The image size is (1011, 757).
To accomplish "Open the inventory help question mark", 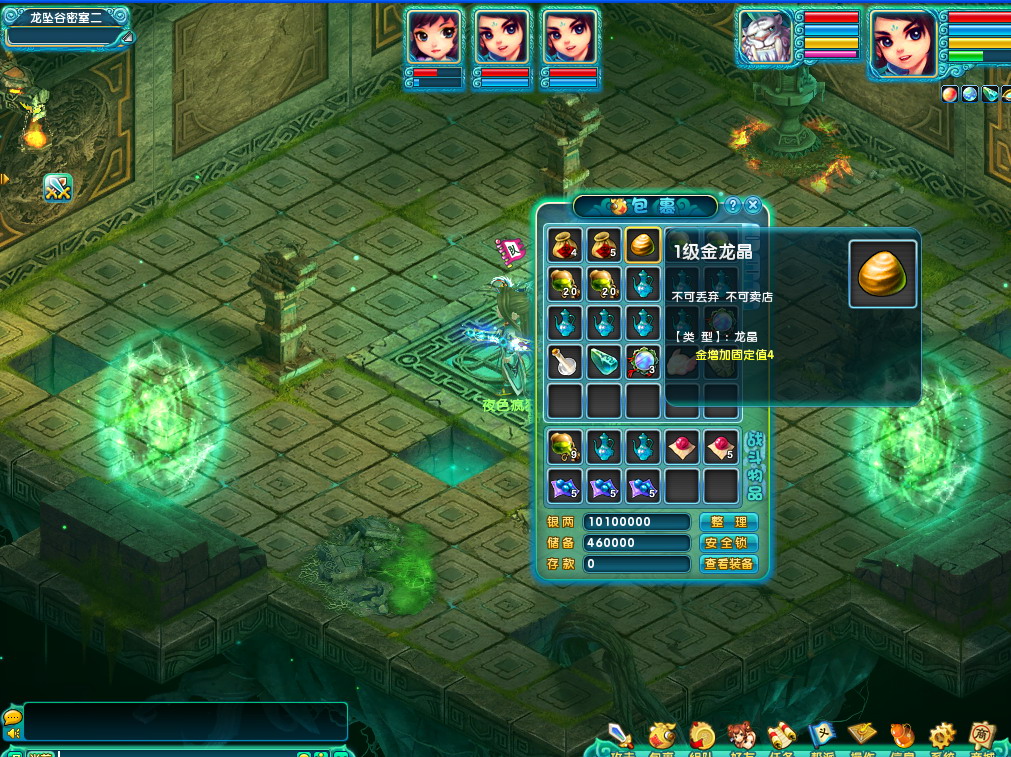I will (733, 205).
